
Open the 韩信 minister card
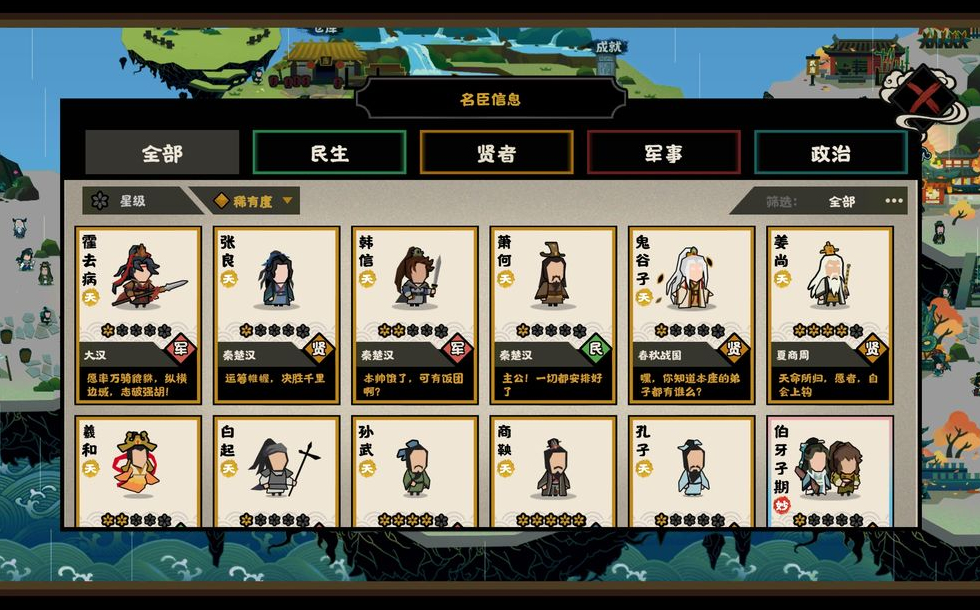tap(415, 314)
